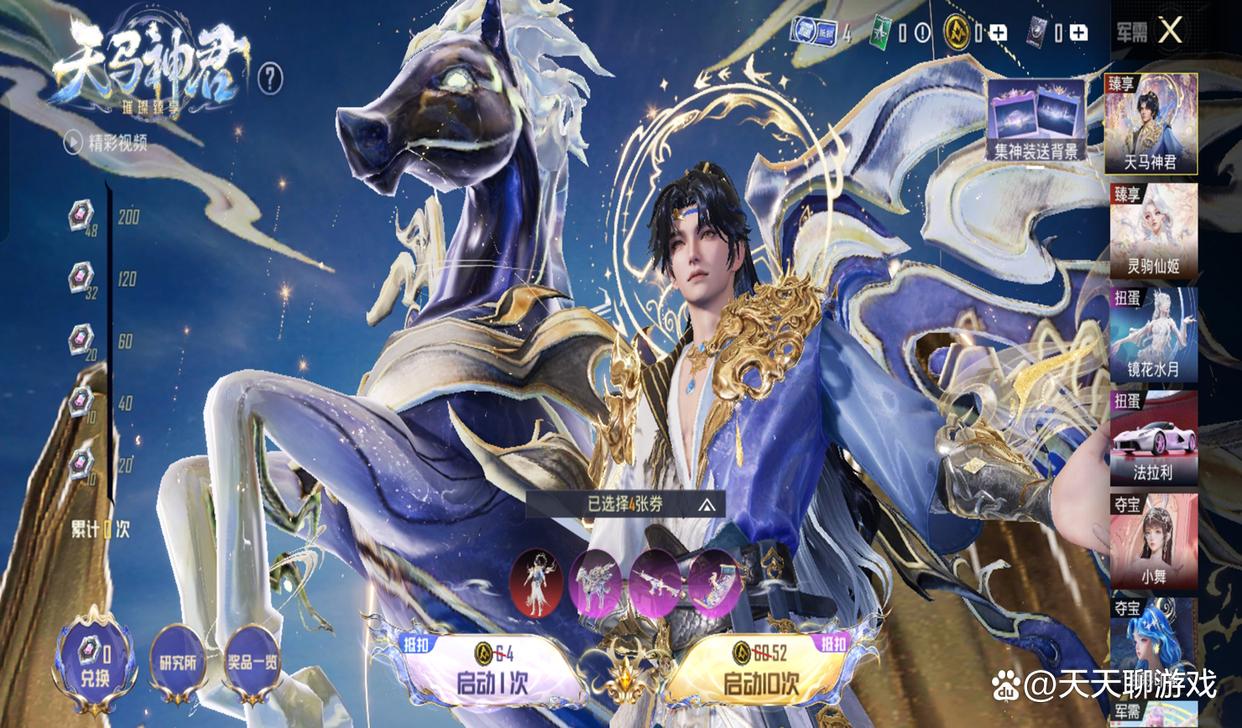The width and height of the screenshot is (1242, 728).
Task: Add more gold coin currency
Action: click(997, 32)
